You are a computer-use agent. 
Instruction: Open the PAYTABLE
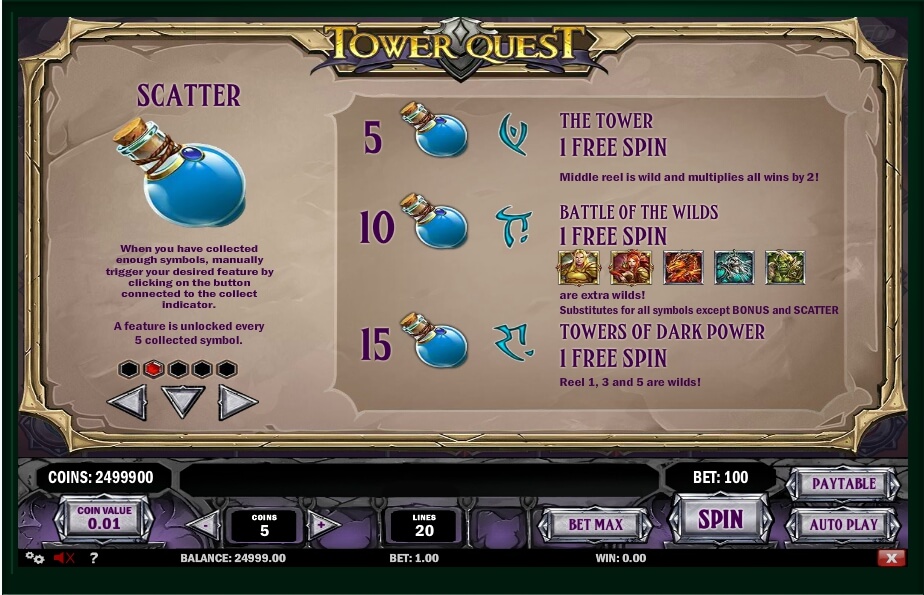pos(843,484)
